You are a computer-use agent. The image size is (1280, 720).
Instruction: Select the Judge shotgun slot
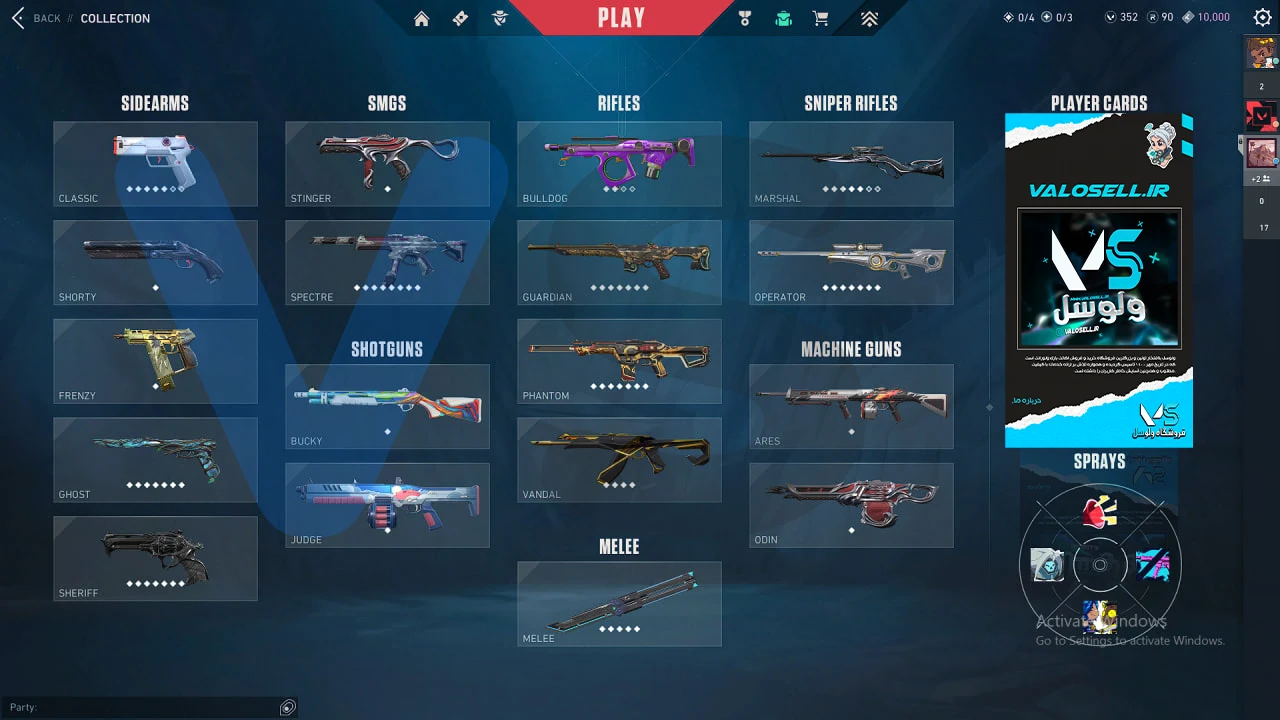(387, 505)
